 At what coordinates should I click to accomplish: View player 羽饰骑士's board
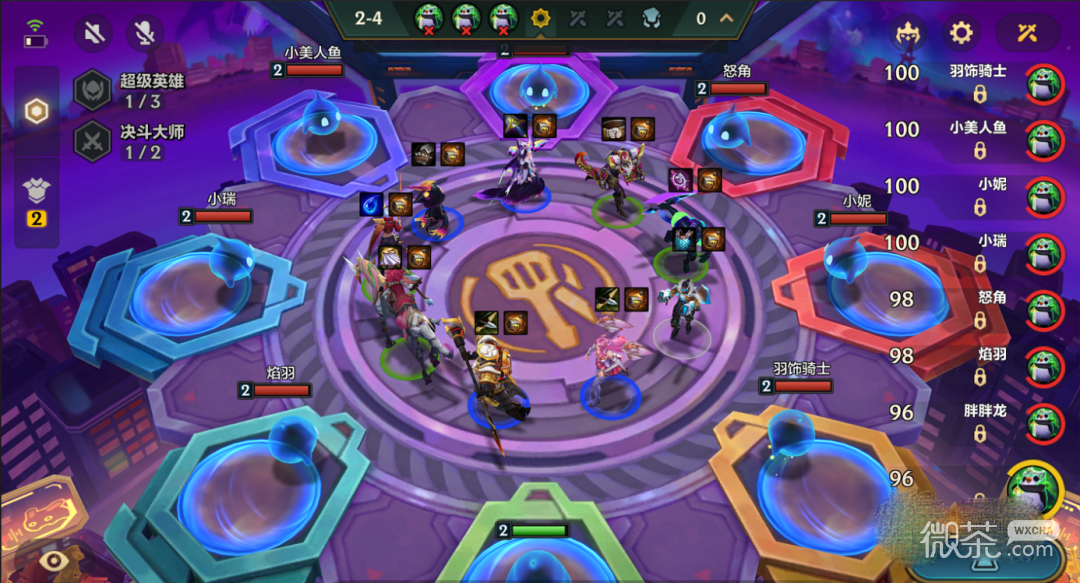pyautogui.click(x=1045, y=82)
